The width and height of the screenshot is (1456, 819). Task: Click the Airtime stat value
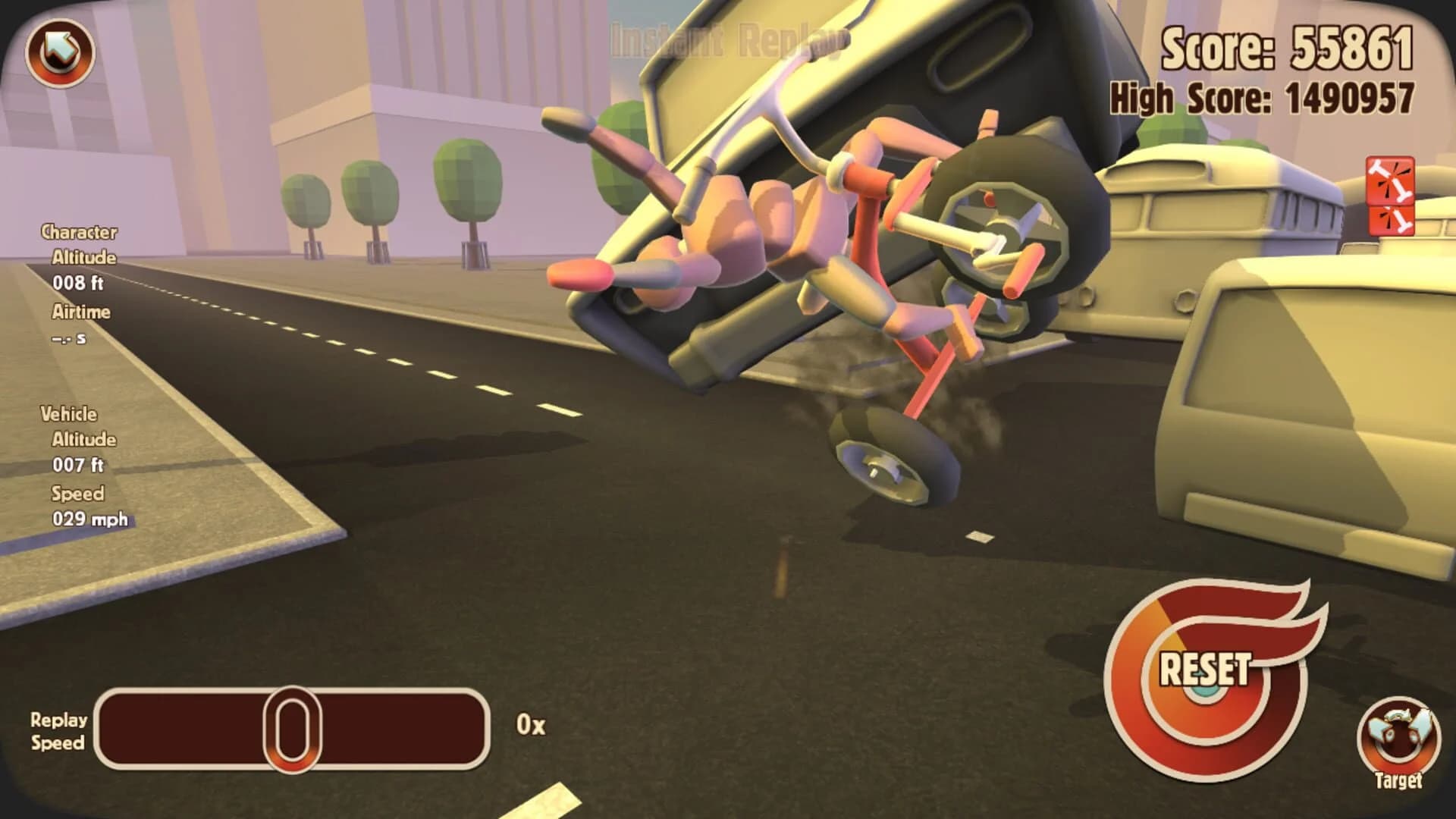[x=71, y=339]
